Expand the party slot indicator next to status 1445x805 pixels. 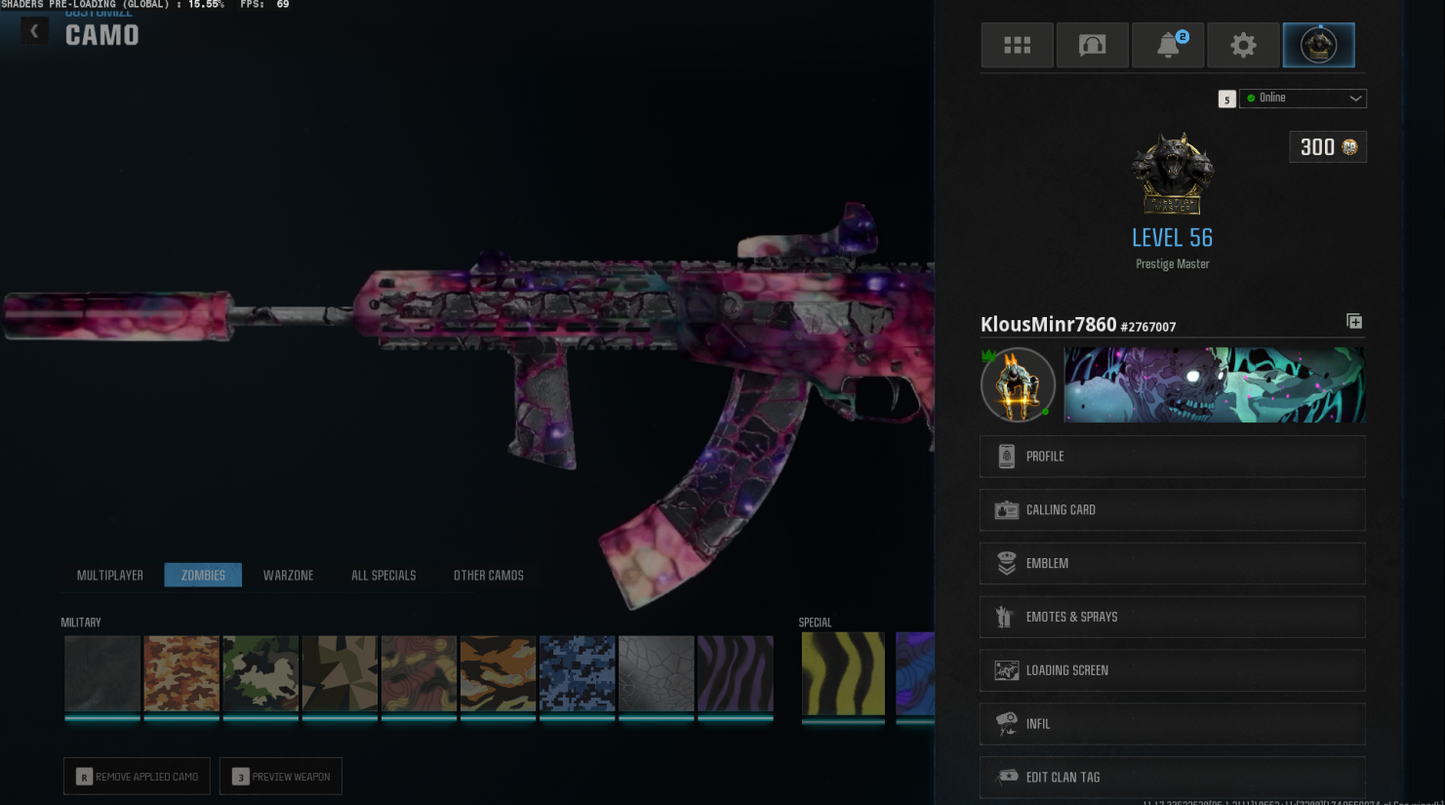(x=1226, y=98)
